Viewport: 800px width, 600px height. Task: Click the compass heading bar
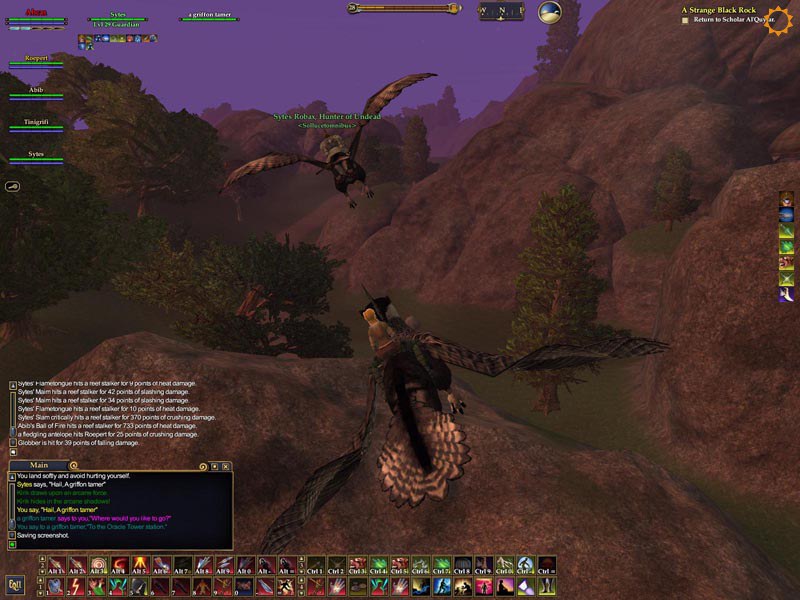pos(501,12)
